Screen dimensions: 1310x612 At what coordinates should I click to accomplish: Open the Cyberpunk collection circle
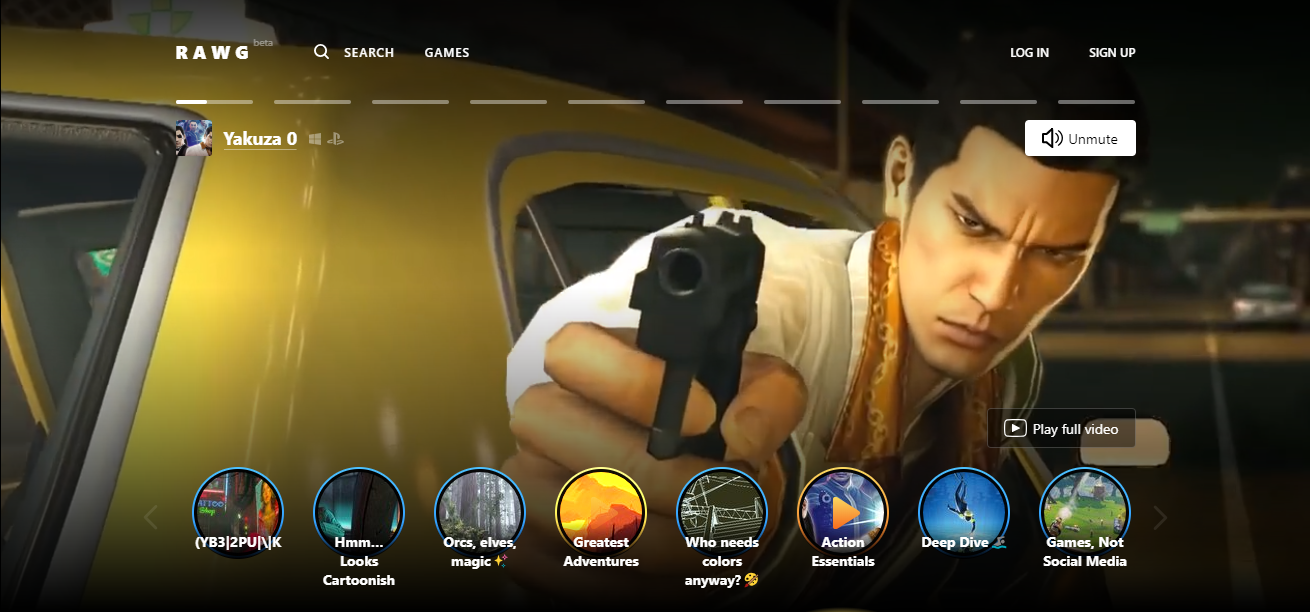(238, 513)
